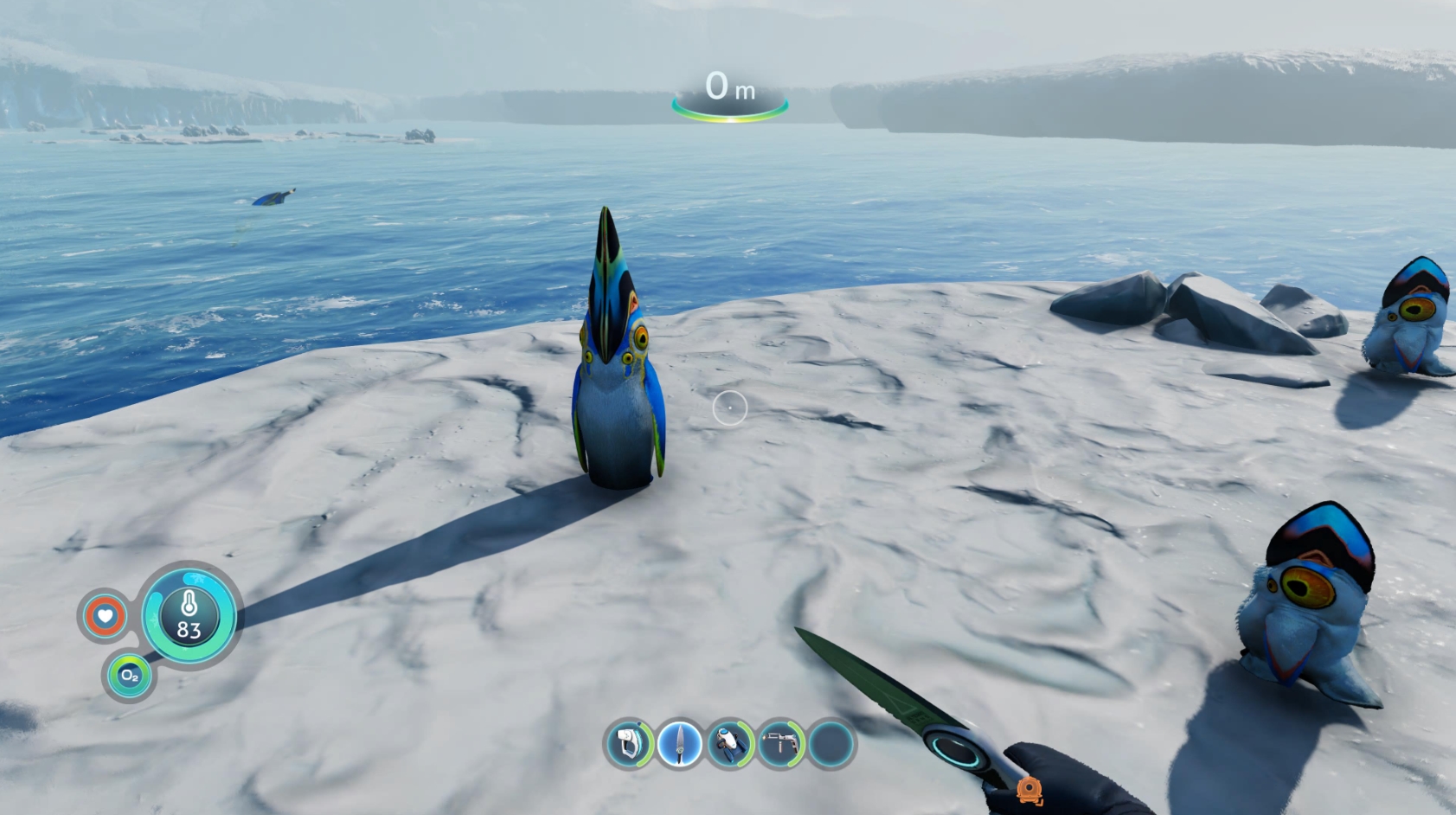Image resolution: width=1456 pixels, height=815 pixels.
Task: Click the center crosshair reticle
Action: tap(729, 407)
